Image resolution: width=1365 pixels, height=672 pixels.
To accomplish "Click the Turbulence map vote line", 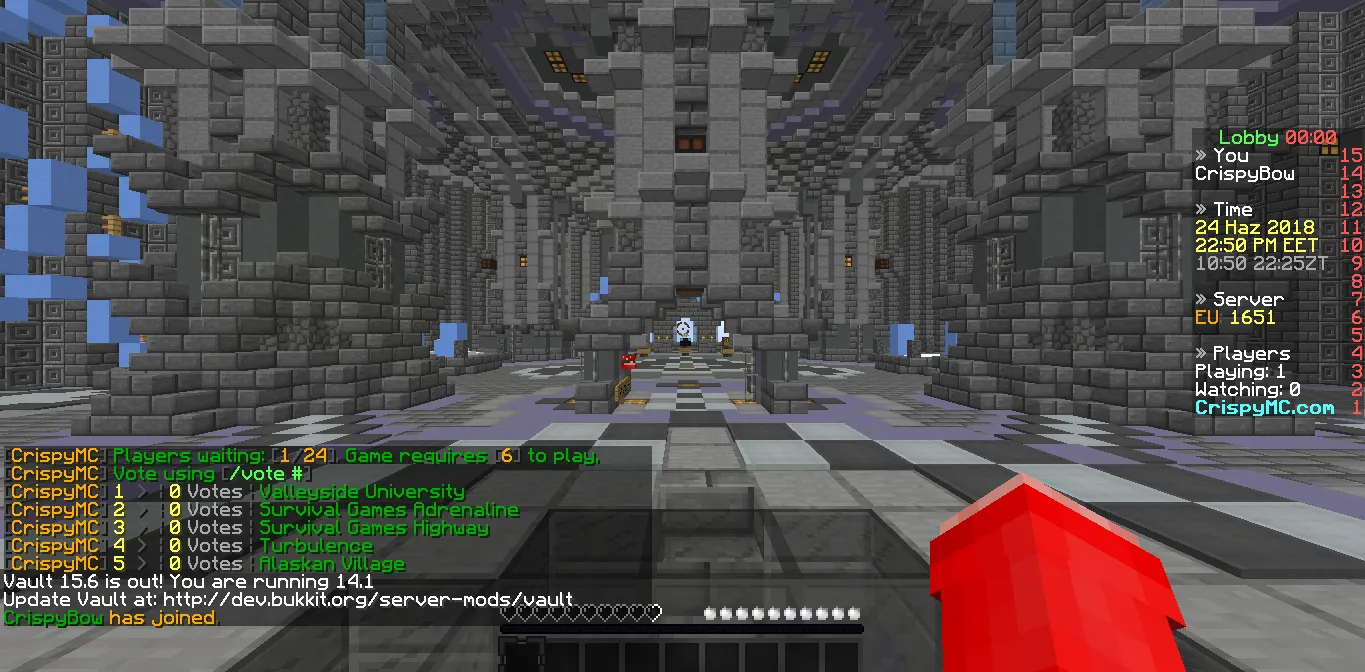I will (316, 546).
